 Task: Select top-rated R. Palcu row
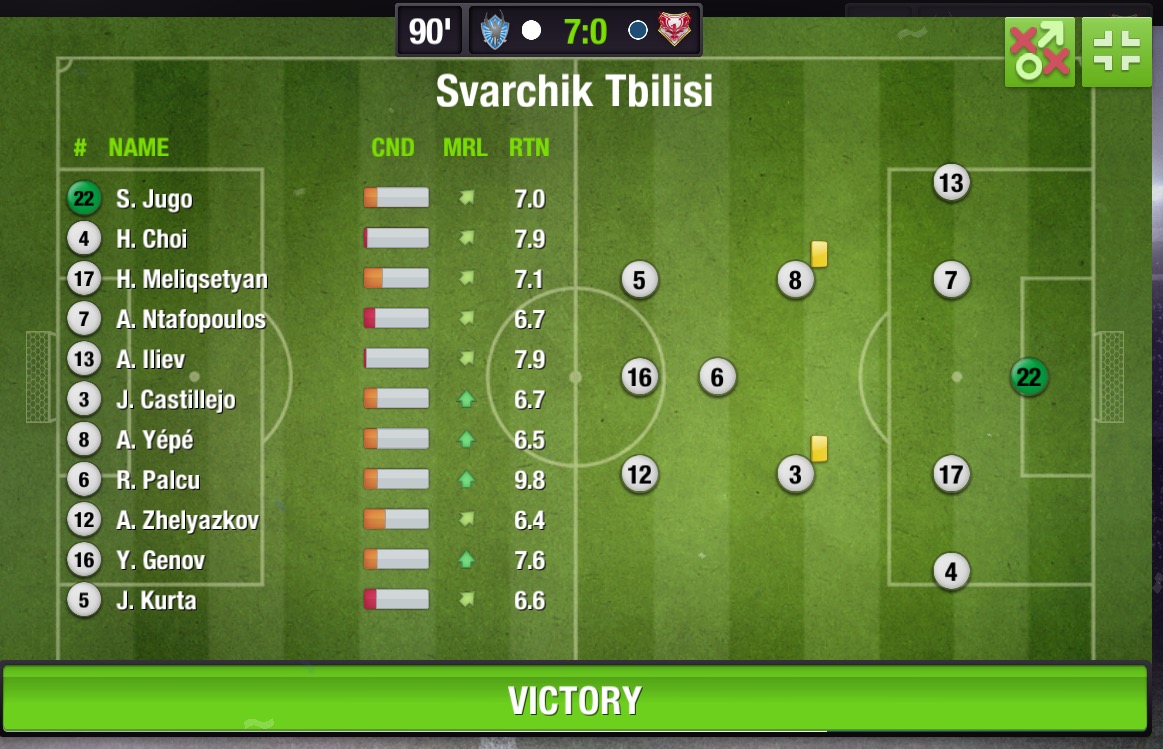click(x=157, y=480)
